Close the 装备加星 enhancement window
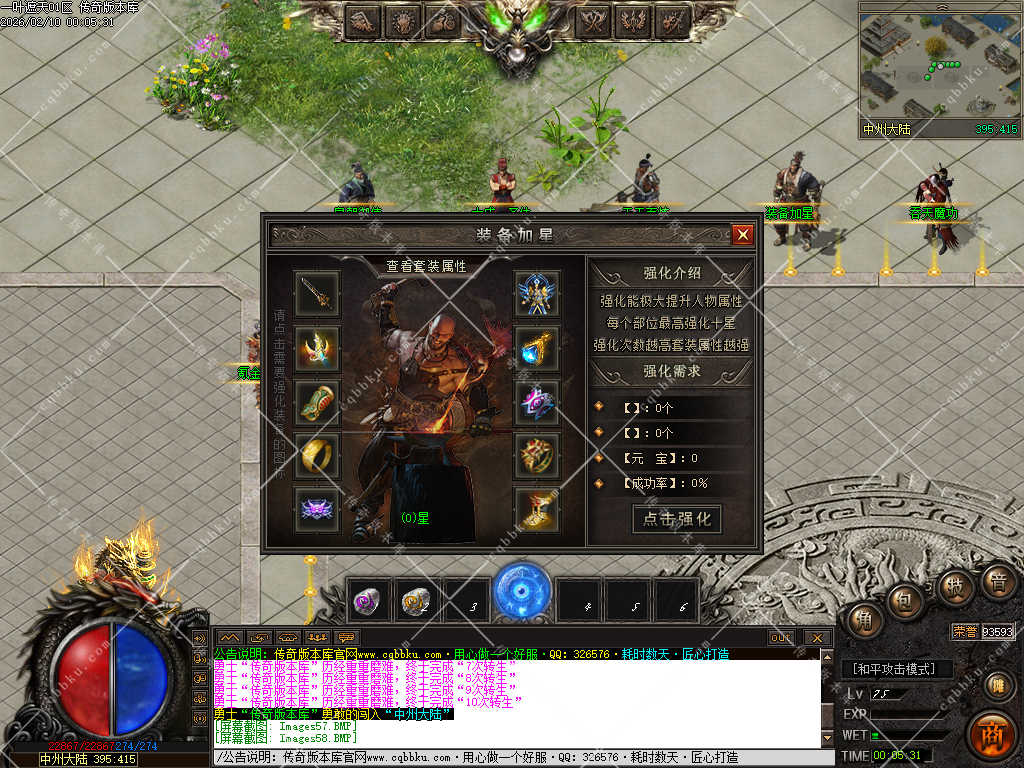The image size is (1024, 768). tap(742, 235)
